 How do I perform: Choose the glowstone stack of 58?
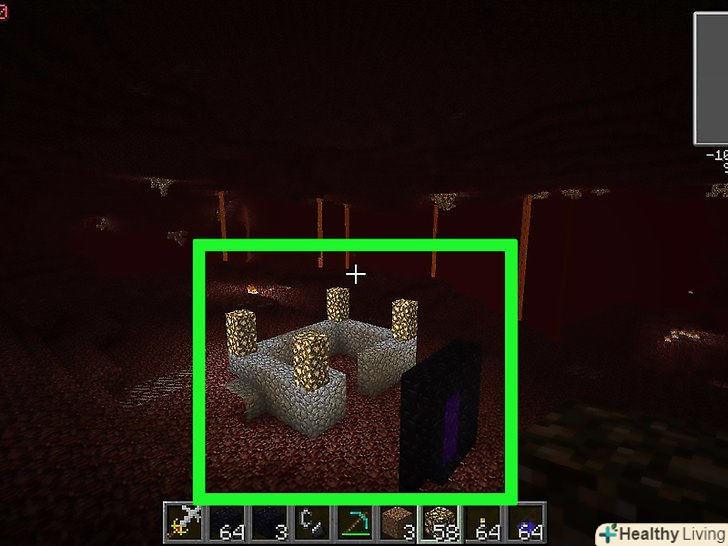(x=441, y=524)
